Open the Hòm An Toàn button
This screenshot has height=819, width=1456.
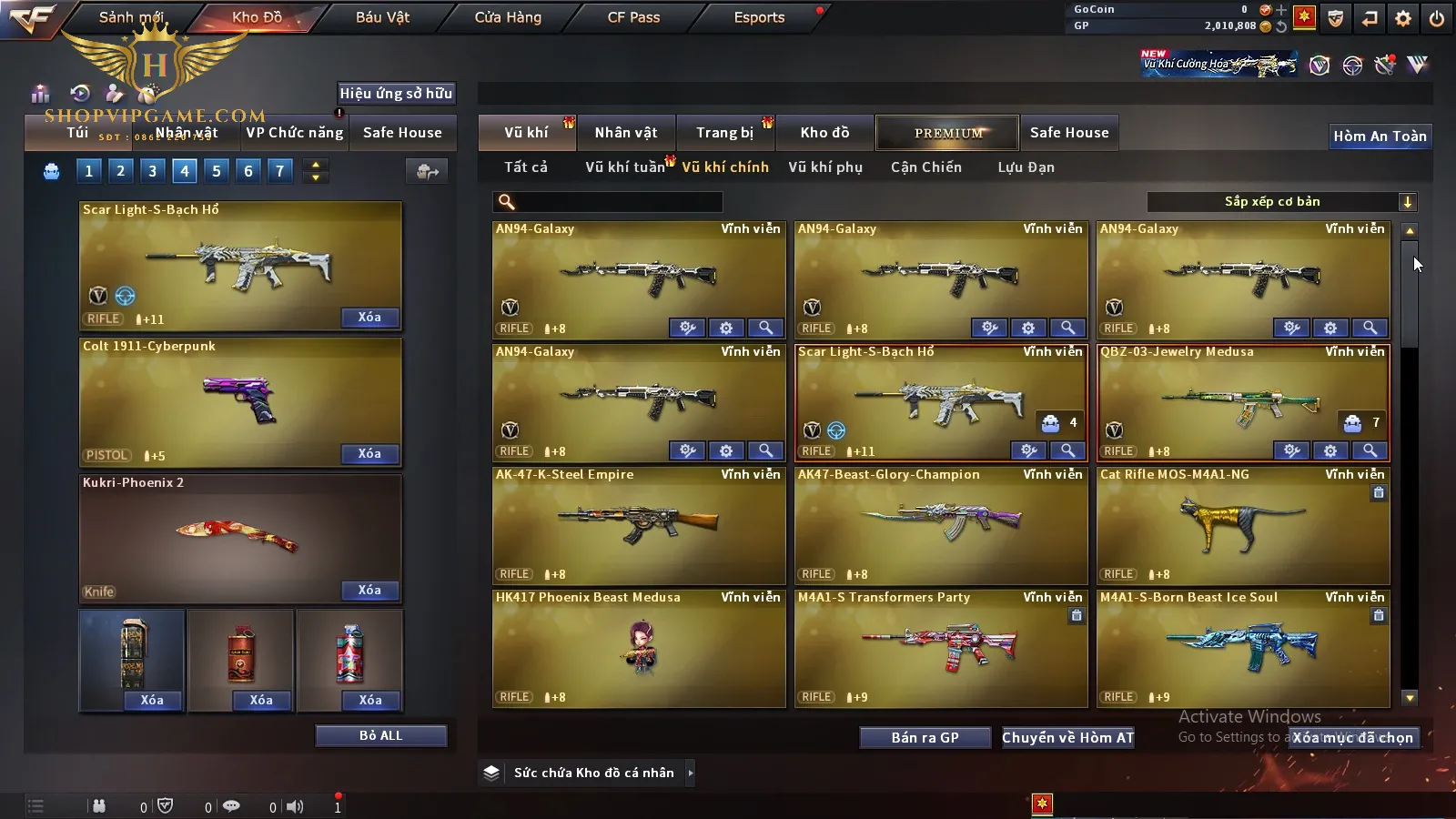(1380, 136)
